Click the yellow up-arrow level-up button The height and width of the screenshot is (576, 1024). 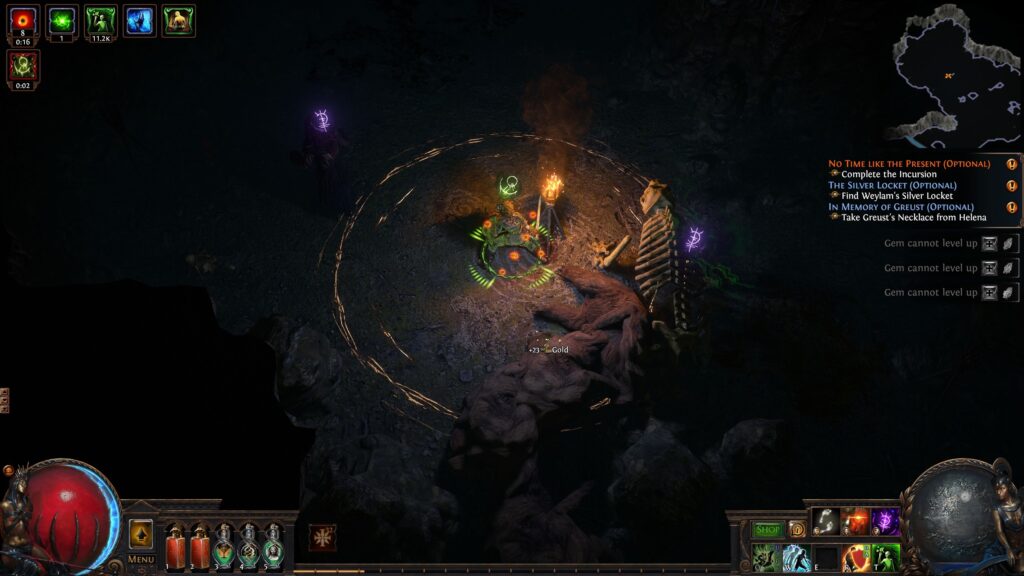click(x=141, y=534)
